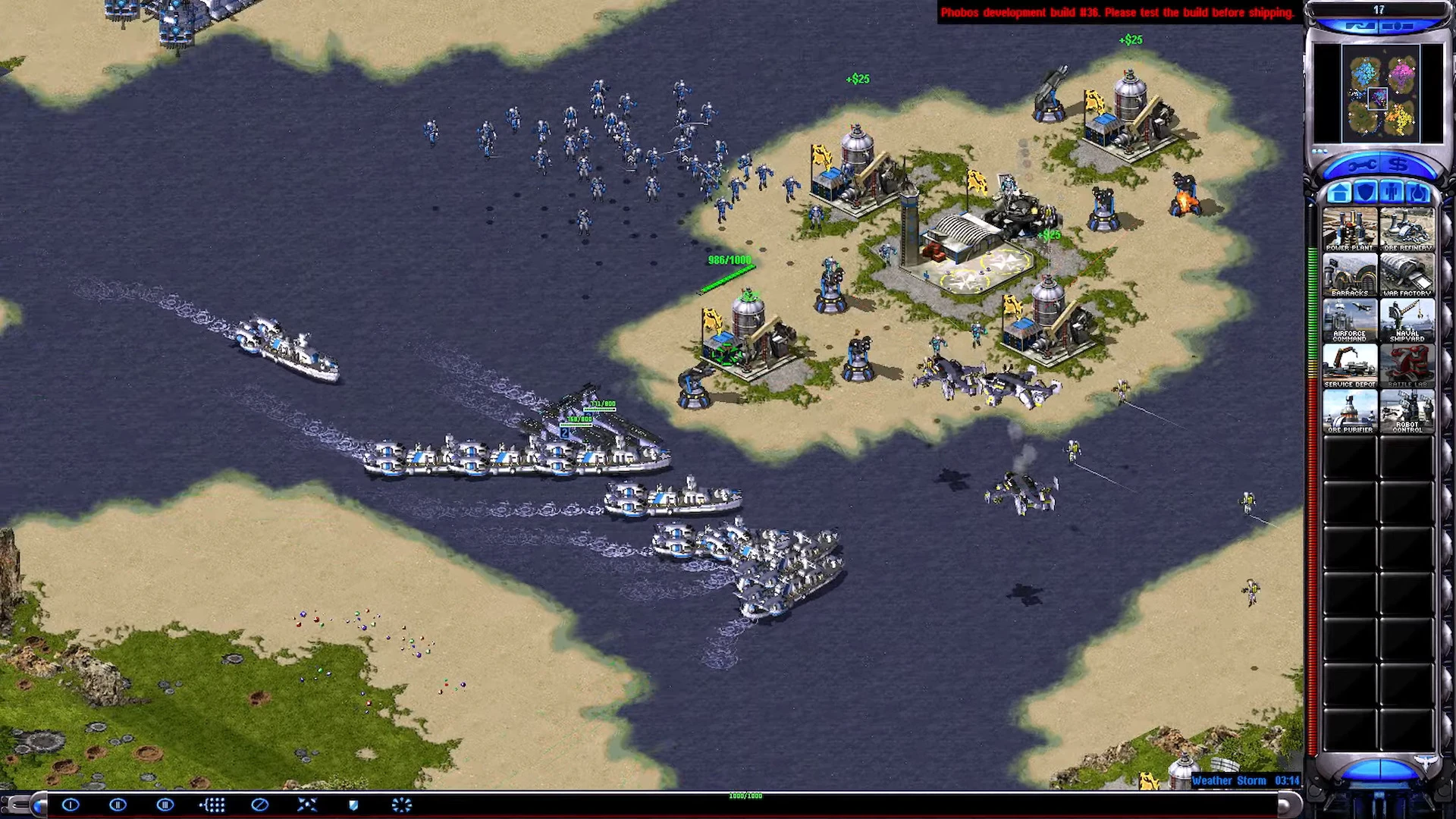1456x819 pixels.
Task: Build the Ore Purifier
Action: [1349, 412]
